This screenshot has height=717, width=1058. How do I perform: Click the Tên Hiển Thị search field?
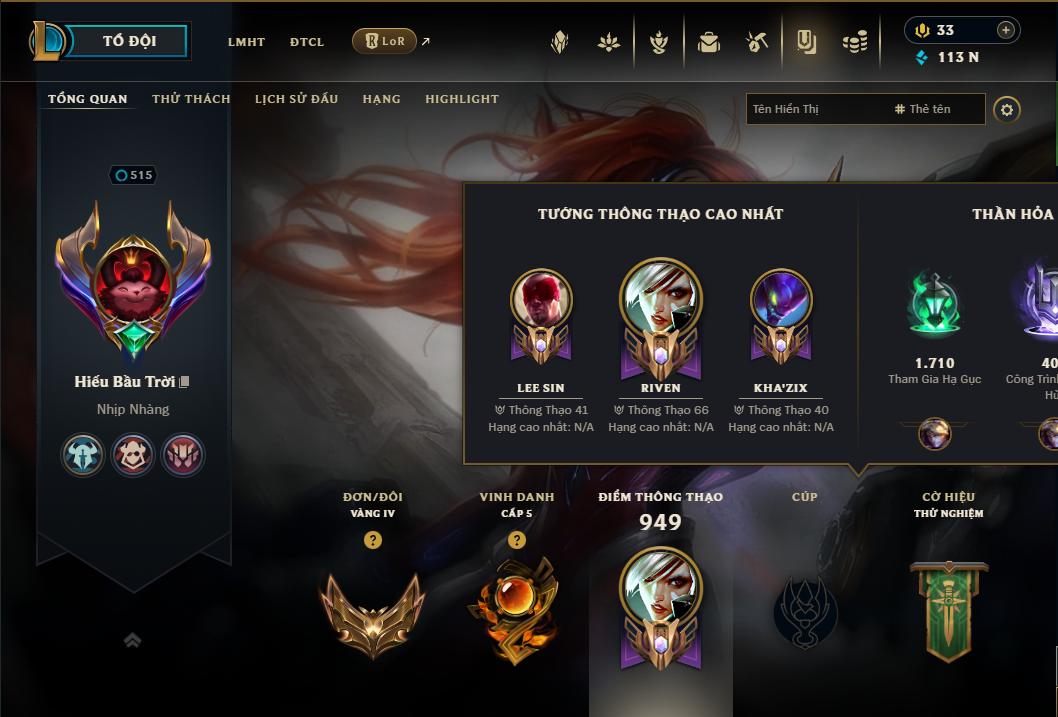(x=815, y=109)
